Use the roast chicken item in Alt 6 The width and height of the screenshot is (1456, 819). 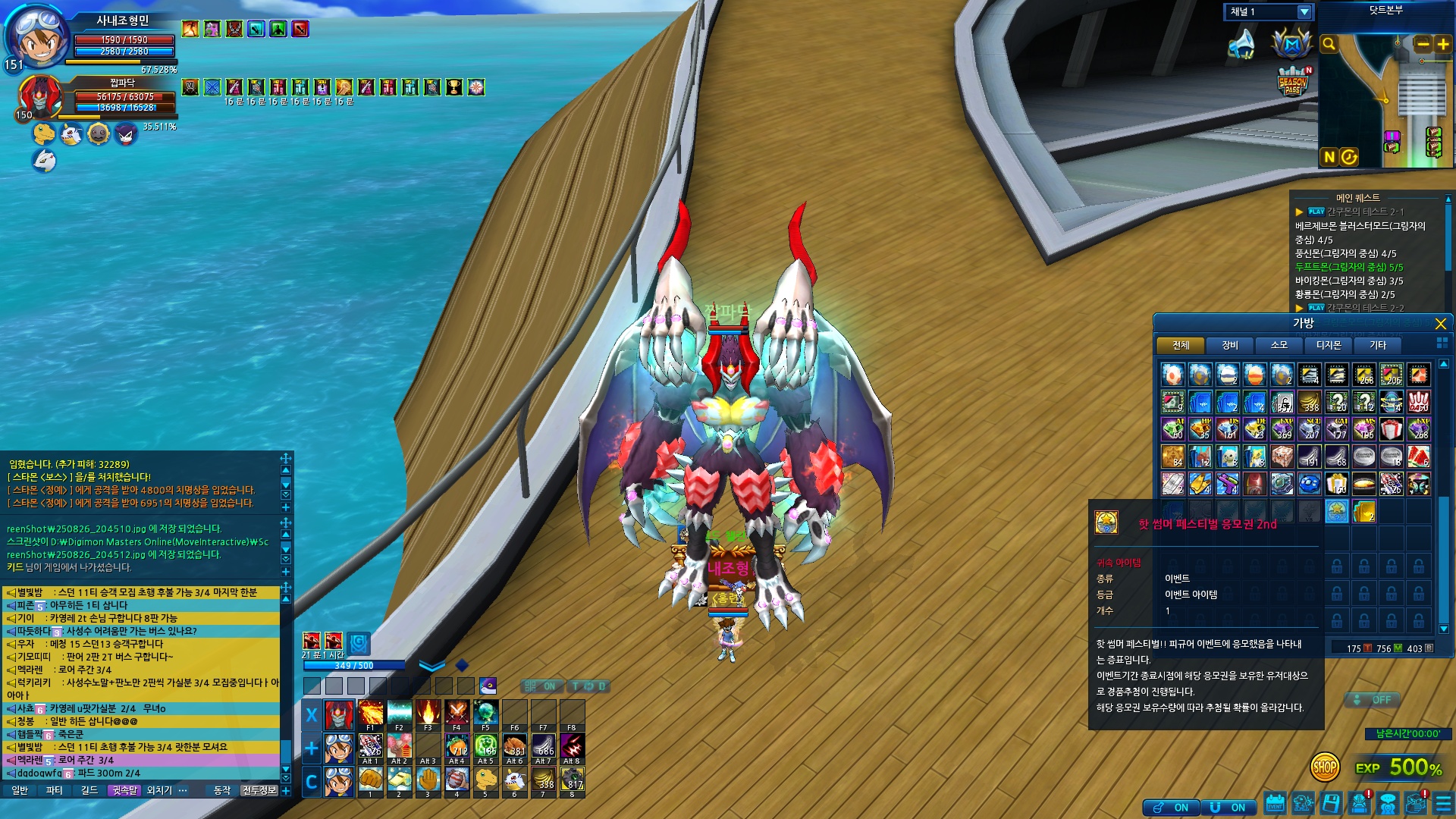point(515,746)
